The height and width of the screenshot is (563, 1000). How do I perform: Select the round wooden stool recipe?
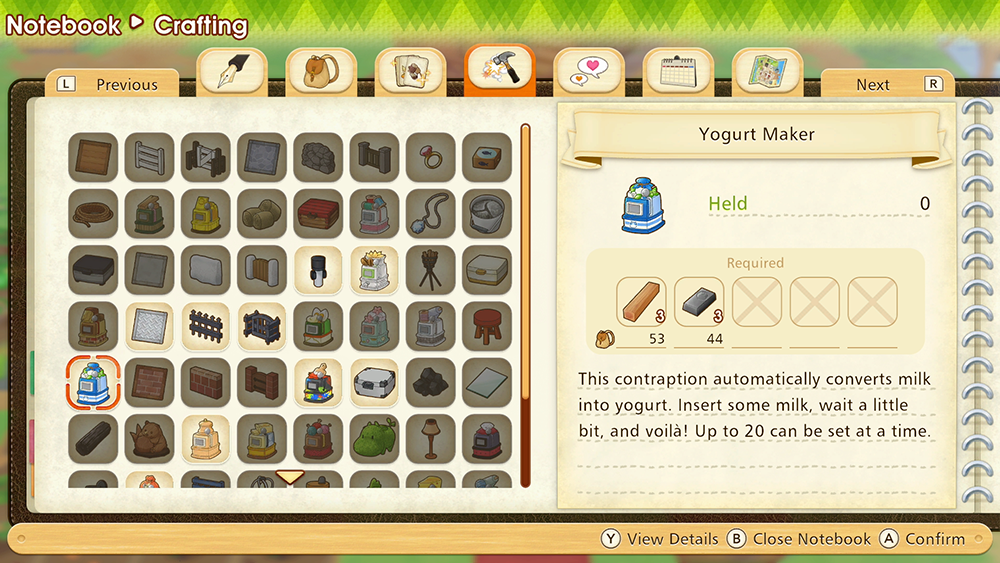click(x=487, y=326)
